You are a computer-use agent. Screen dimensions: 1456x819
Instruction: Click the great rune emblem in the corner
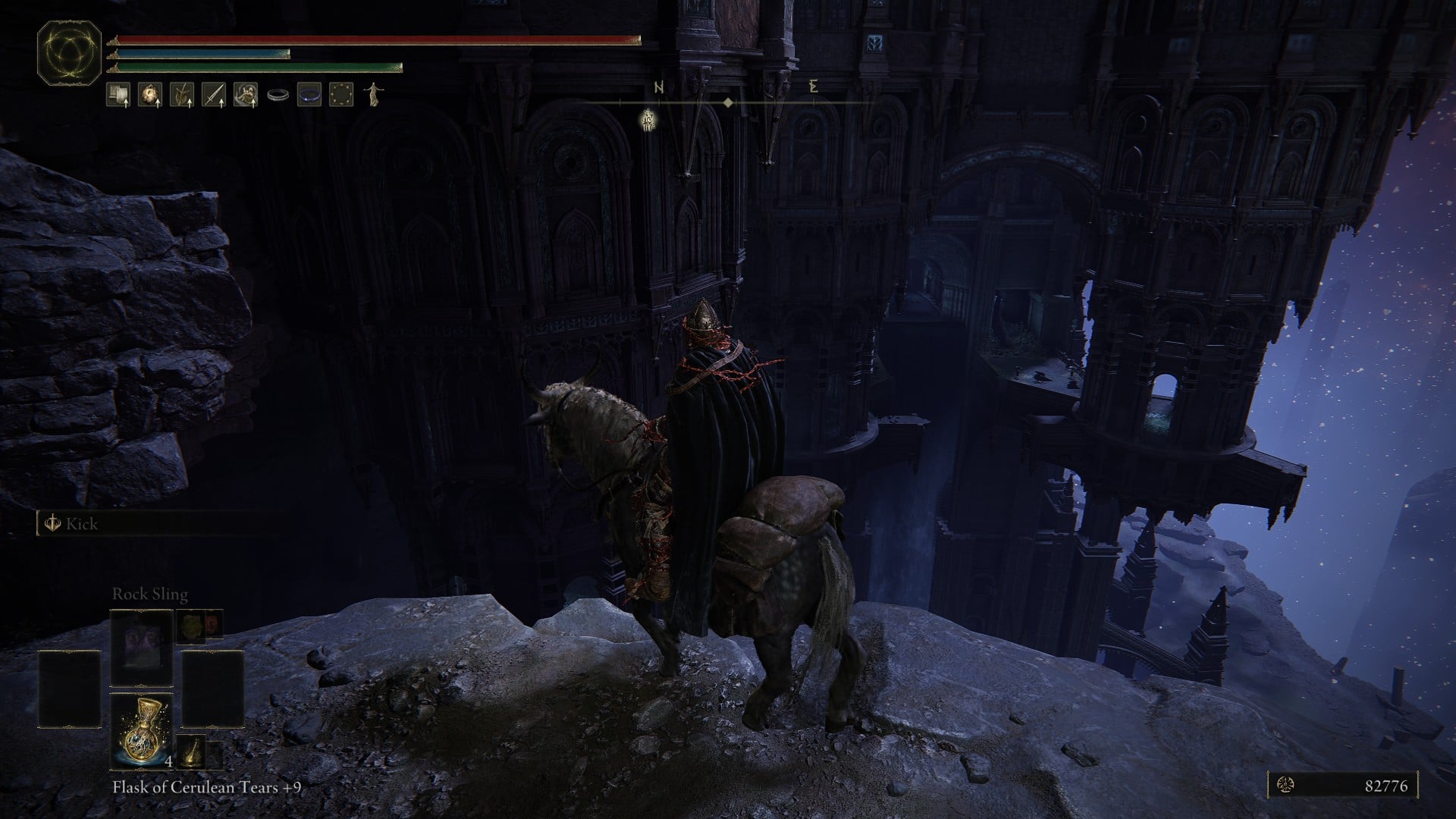(x=69, y=53)
